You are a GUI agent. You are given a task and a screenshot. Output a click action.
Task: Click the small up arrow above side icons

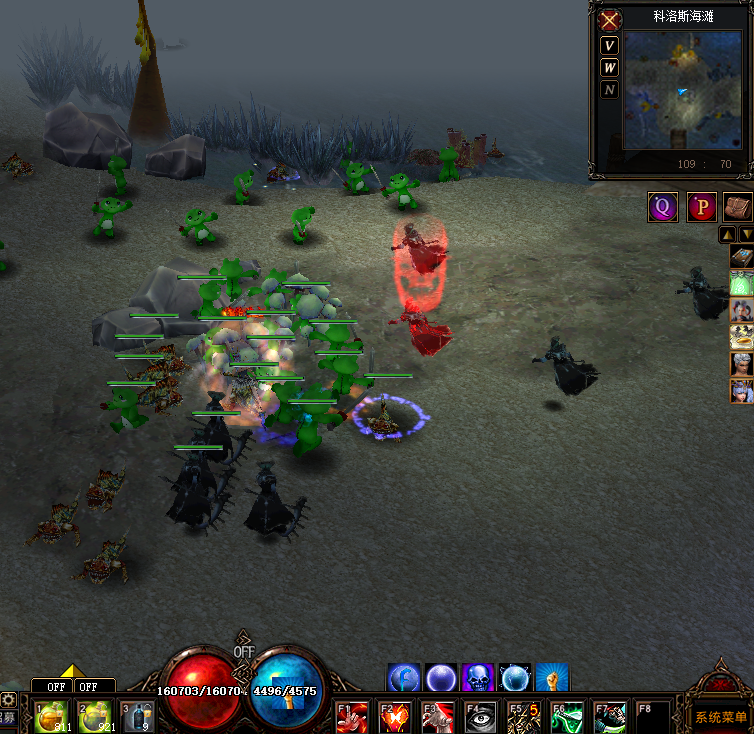tap(728, 235)
